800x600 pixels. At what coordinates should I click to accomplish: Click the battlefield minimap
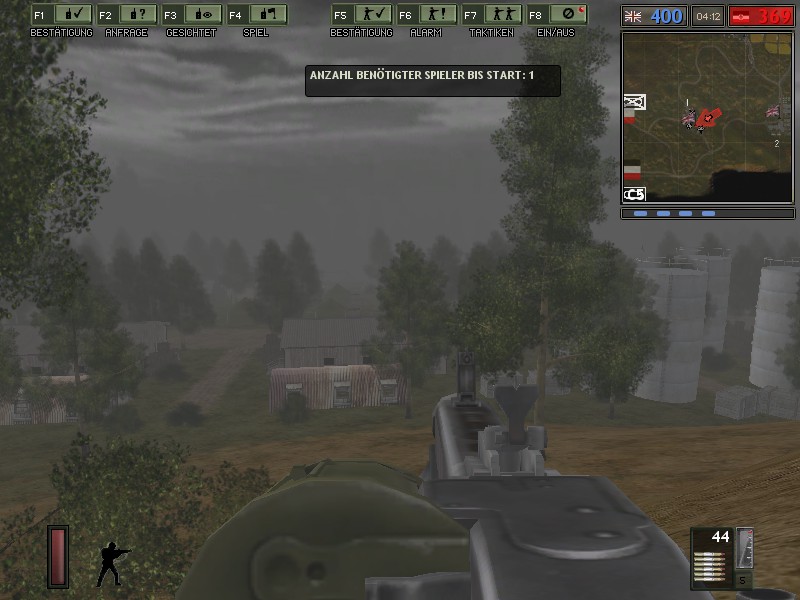(x=707, y=117)
